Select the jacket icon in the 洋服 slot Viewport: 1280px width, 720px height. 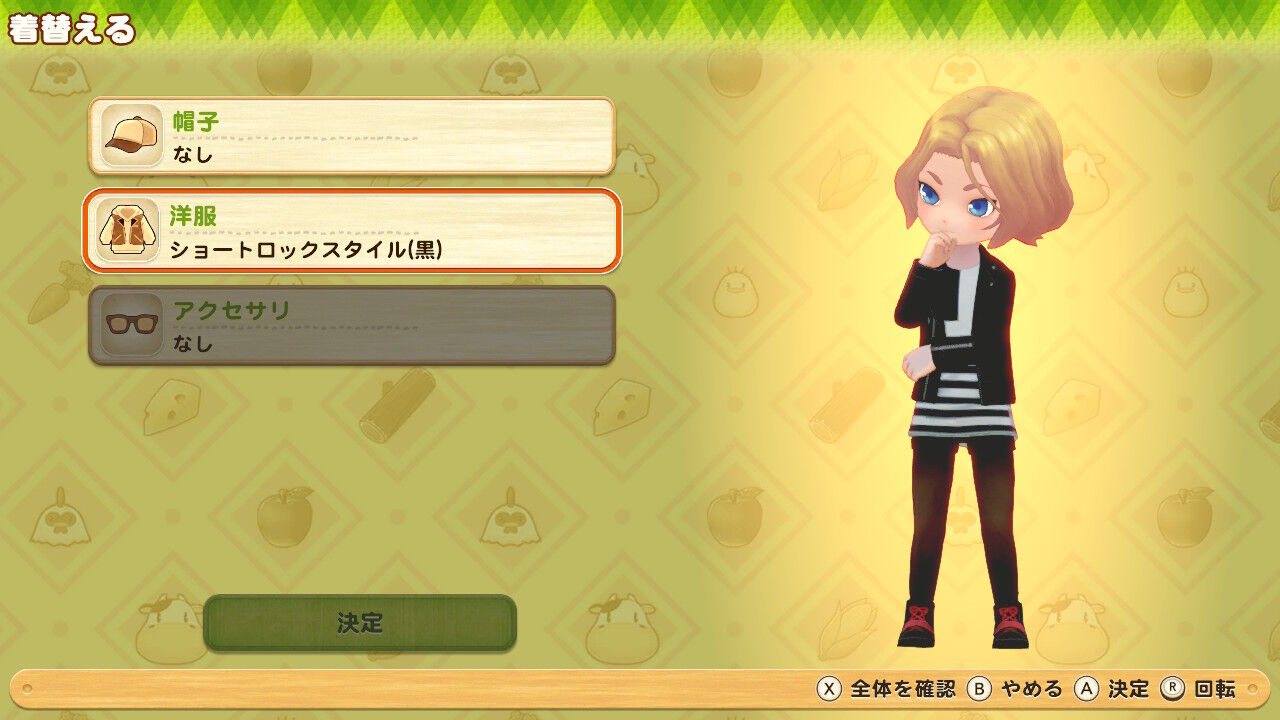128,230
